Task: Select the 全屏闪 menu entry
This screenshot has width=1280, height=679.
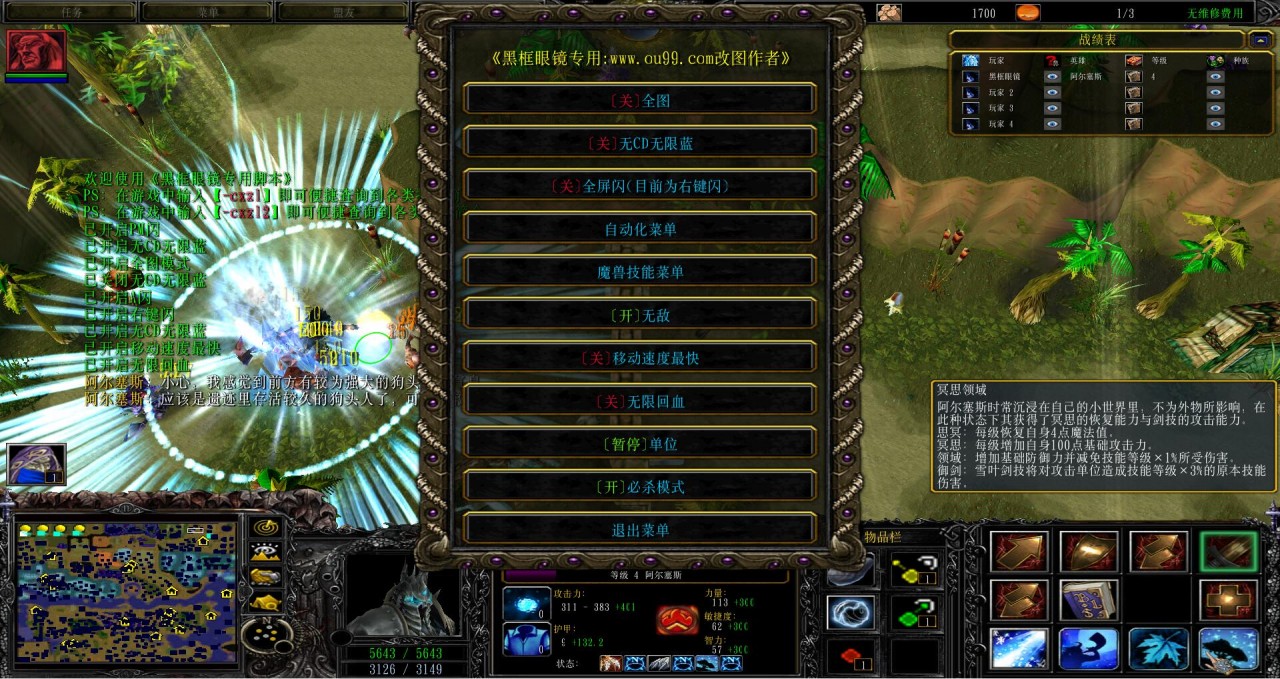Action: [640, 186]
